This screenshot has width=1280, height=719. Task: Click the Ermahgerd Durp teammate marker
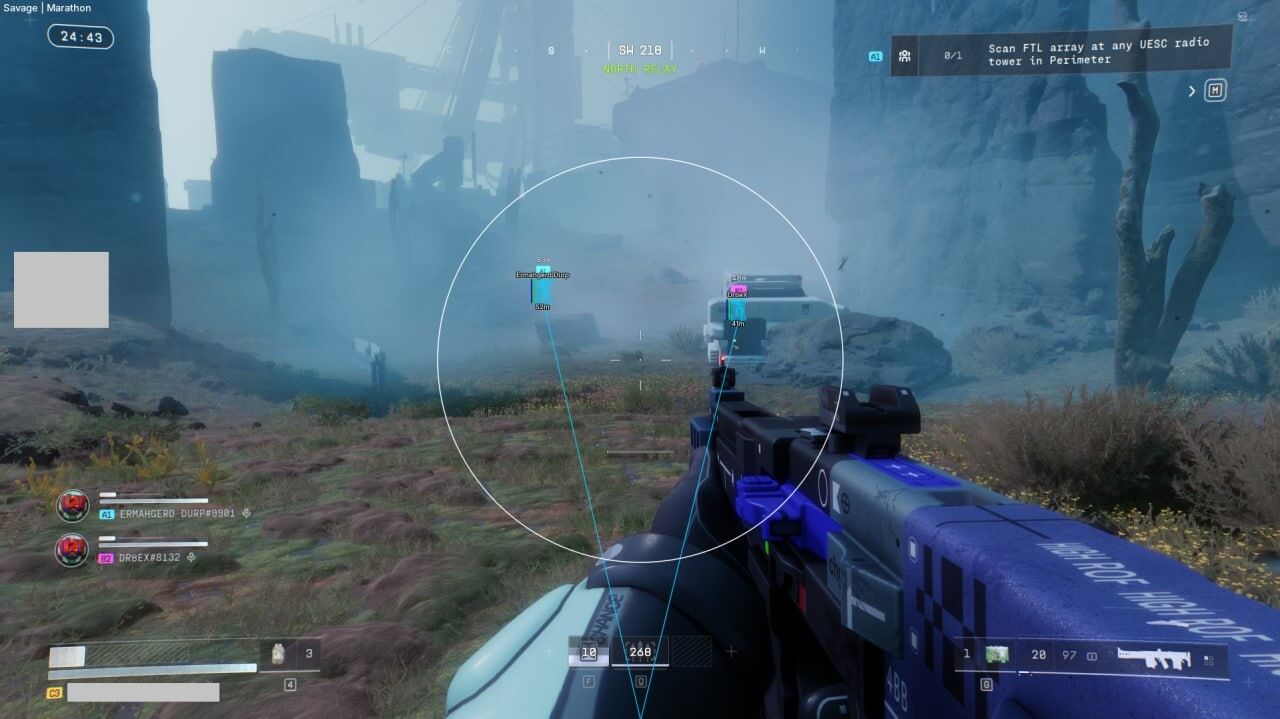[542, 289]
